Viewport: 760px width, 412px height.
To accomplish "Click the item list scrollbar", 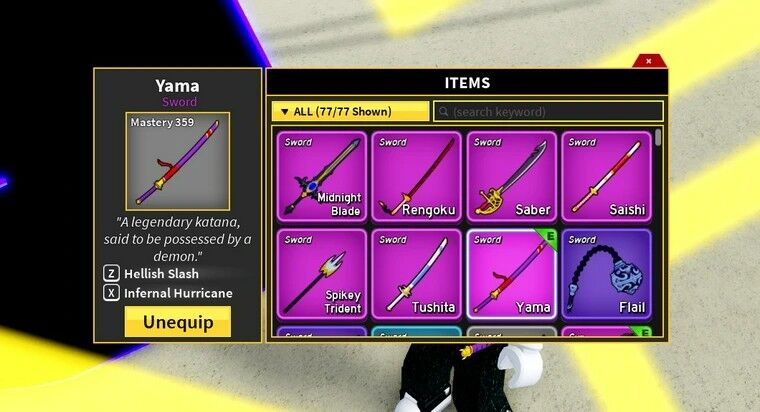I will pyautogui.click(x=658, y=140).
